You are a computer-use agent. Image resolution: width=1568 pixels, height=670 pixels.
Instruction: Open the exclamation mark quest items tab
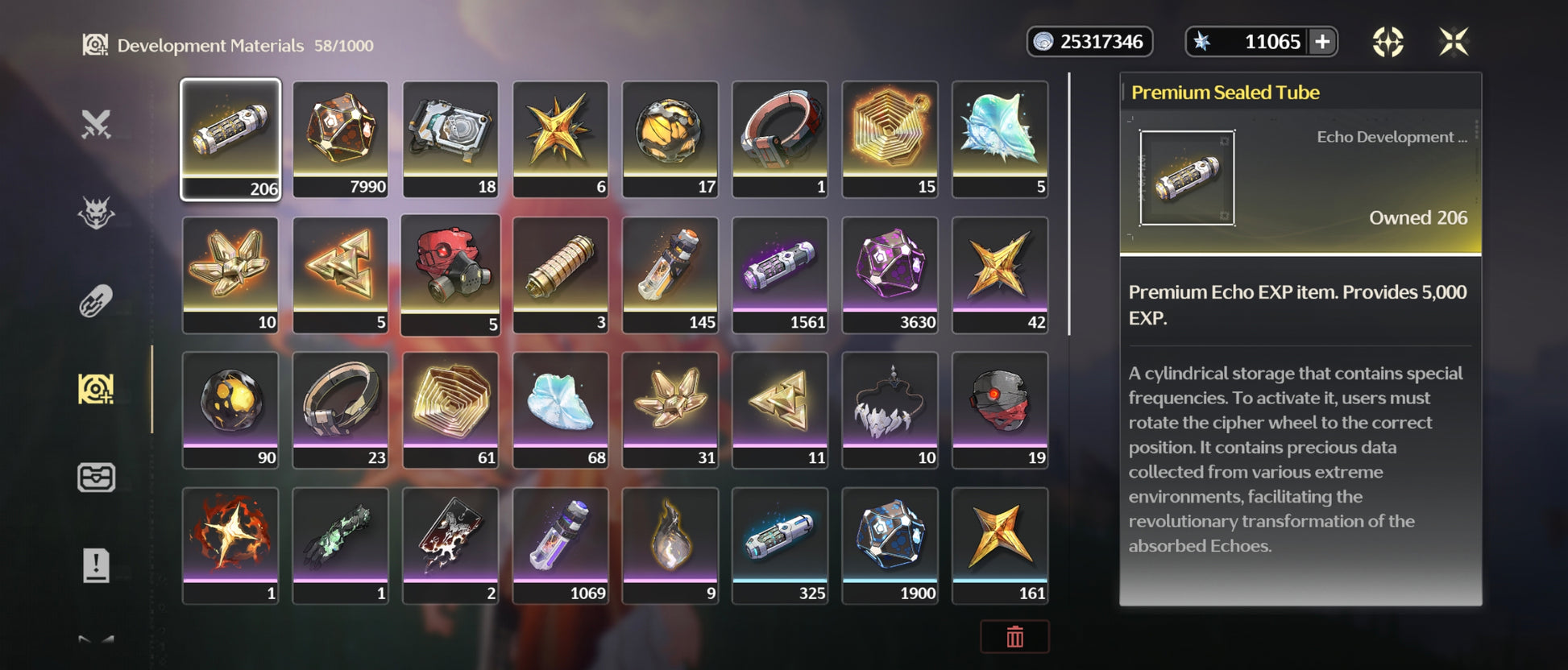click(x=96, y=565)
